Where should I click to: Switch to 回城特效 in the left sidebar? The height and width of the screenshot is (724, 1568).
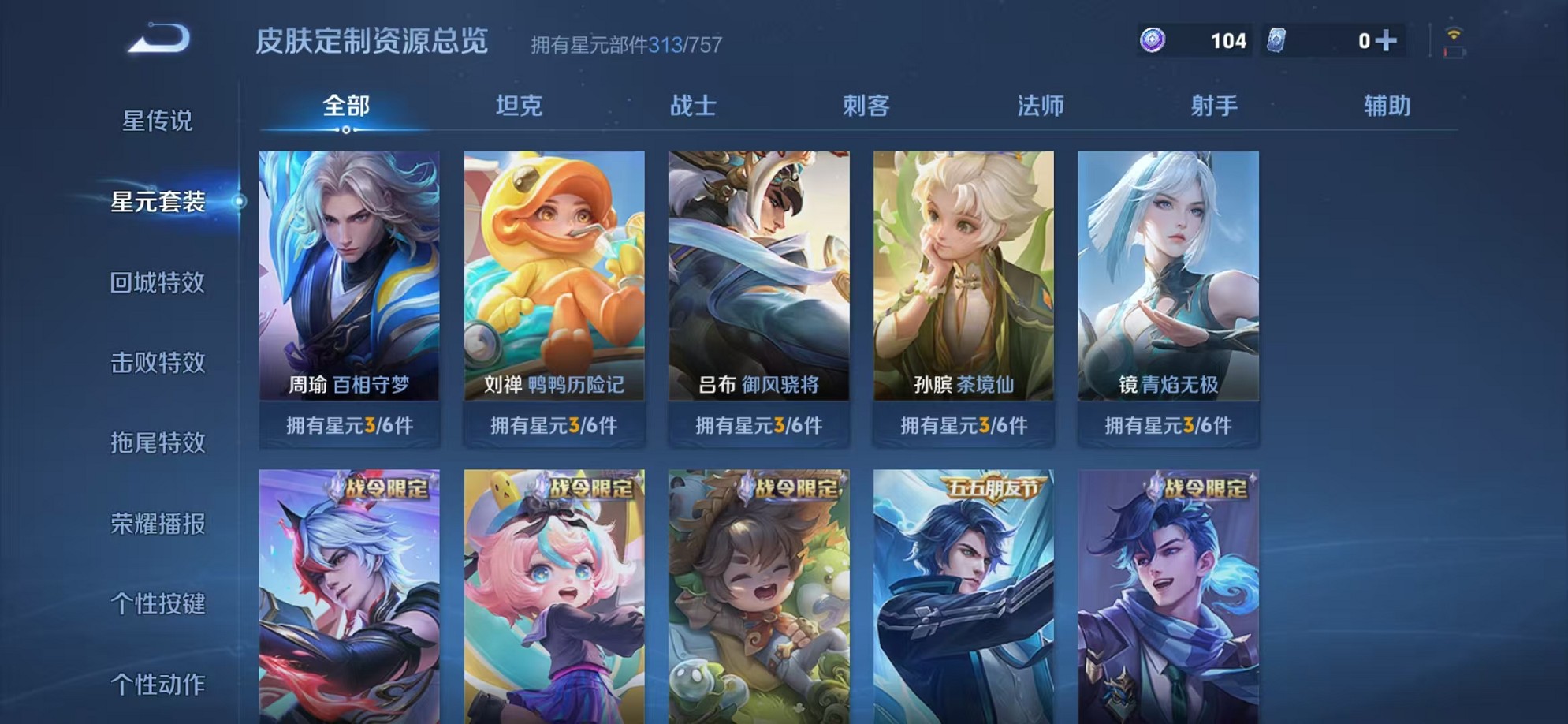[x=158, y=284]
